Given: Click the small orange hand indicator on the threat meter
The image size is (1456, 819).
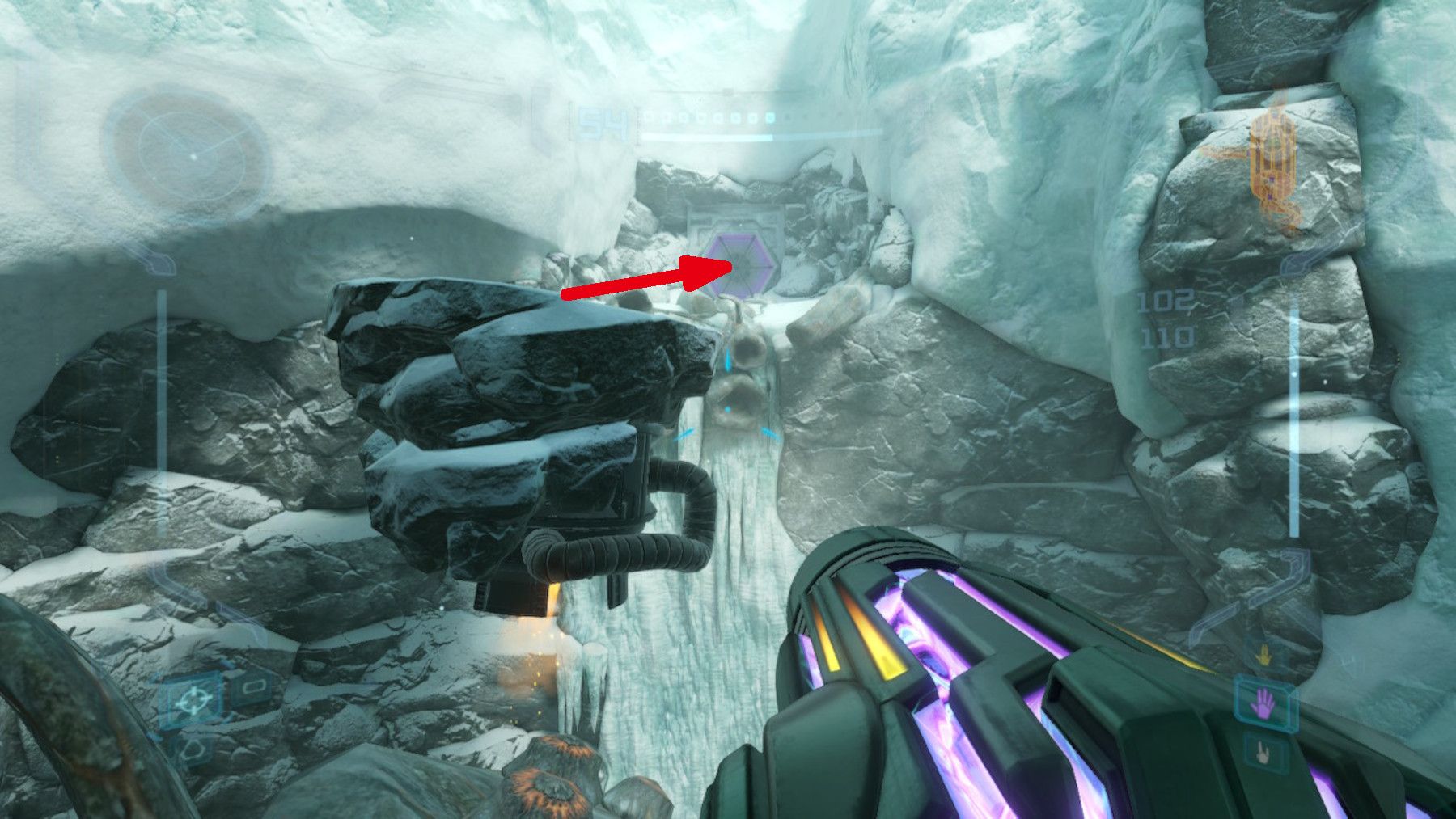Looking at the screenshot, I should (1264, 655).
